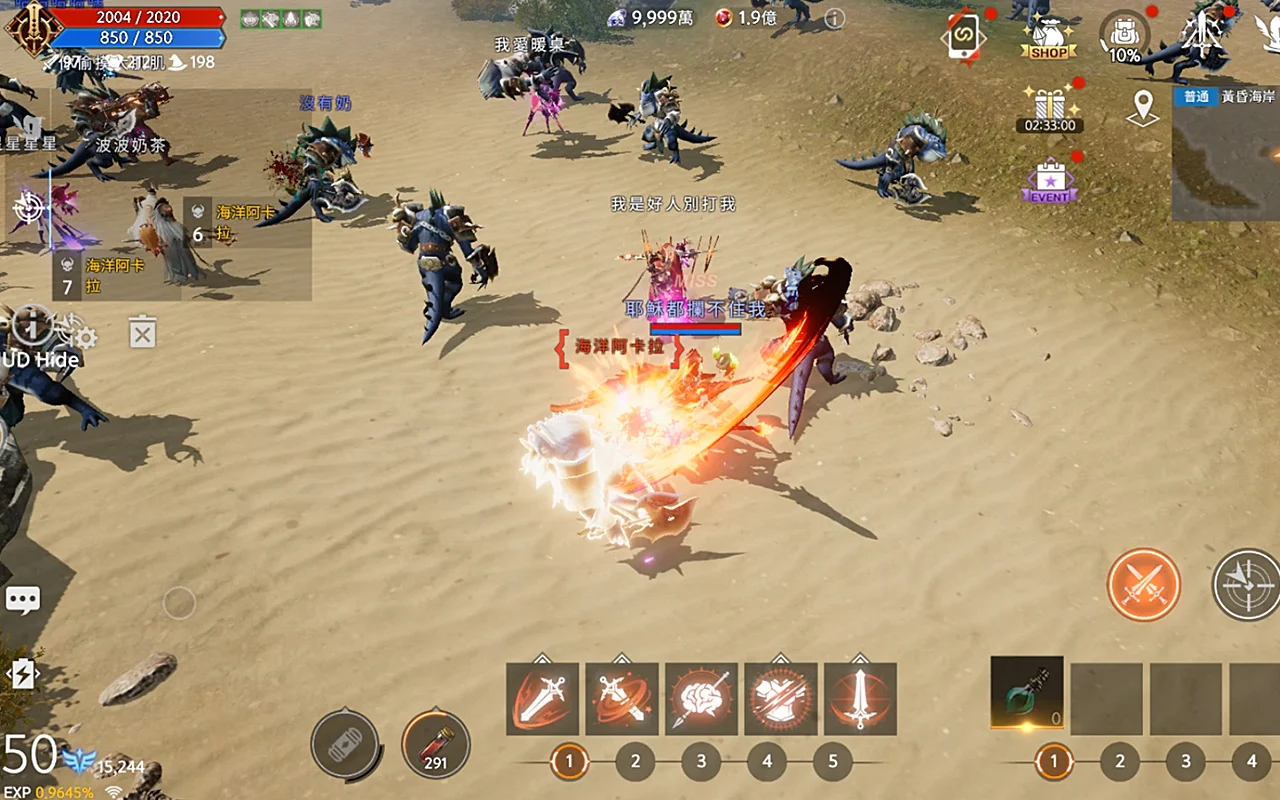Use the scroll item round button
This screenshot has width=1280, height=800.
pos(345,745)
